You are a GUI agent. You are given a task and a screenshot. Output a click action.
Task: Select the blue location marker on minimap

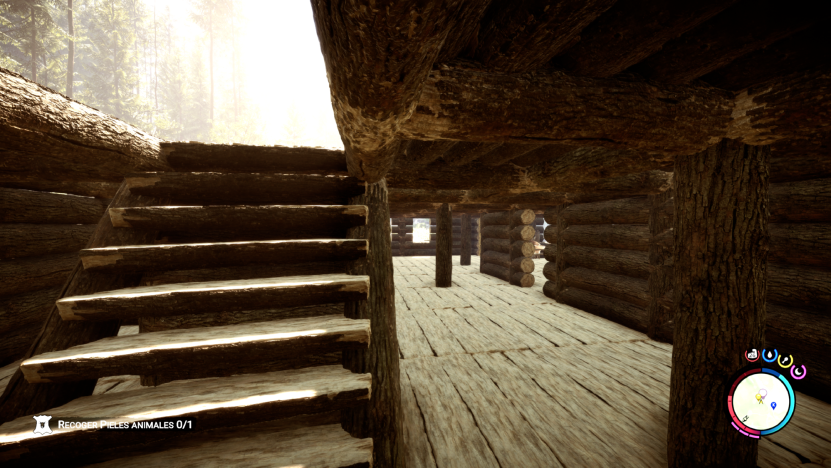tap(773, 405)
